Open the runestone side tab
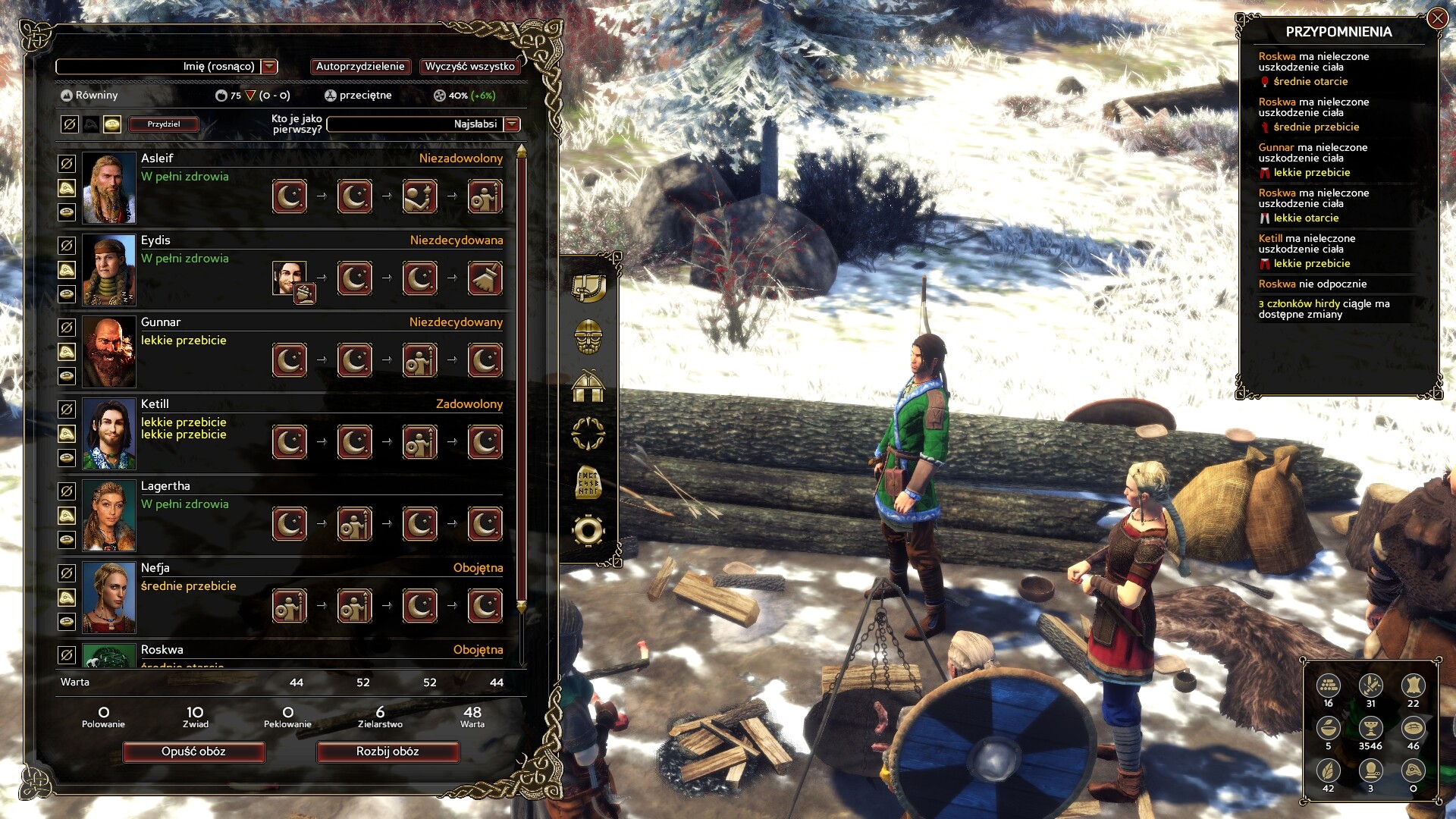This screenshot has height=819, width=1456. tap(588, 482)
